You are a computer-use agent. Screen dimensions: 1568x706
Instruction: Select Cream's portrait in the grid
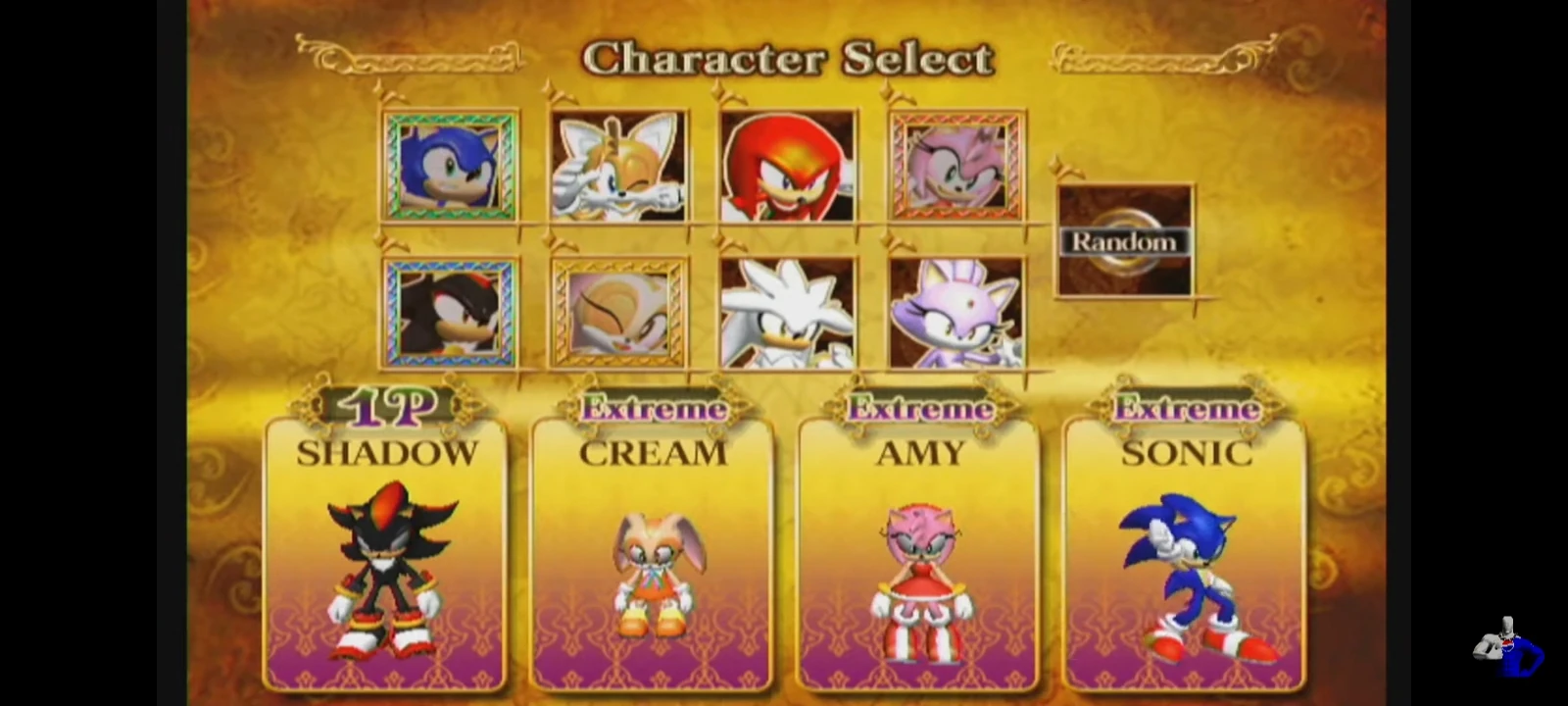point(619,312)
